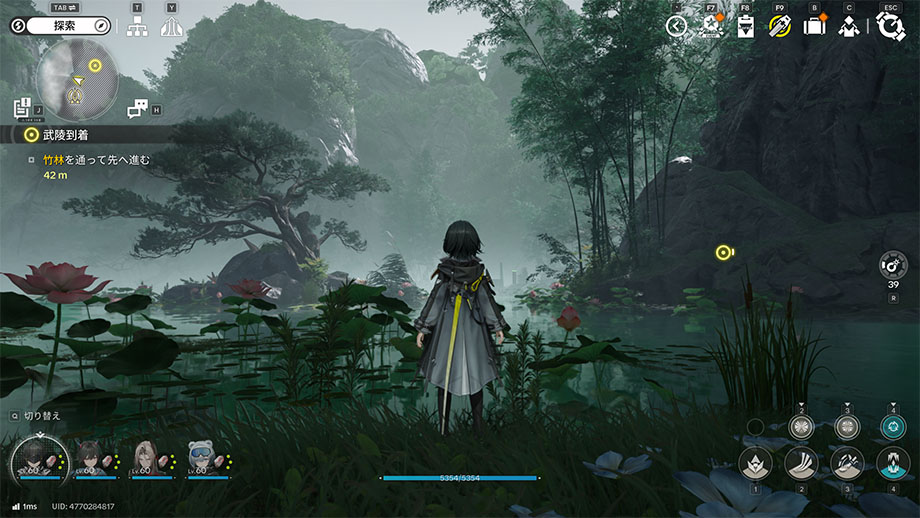920x518 pixels.
Task: Open the chat speech bubbles icon
Action: point(138,108)
